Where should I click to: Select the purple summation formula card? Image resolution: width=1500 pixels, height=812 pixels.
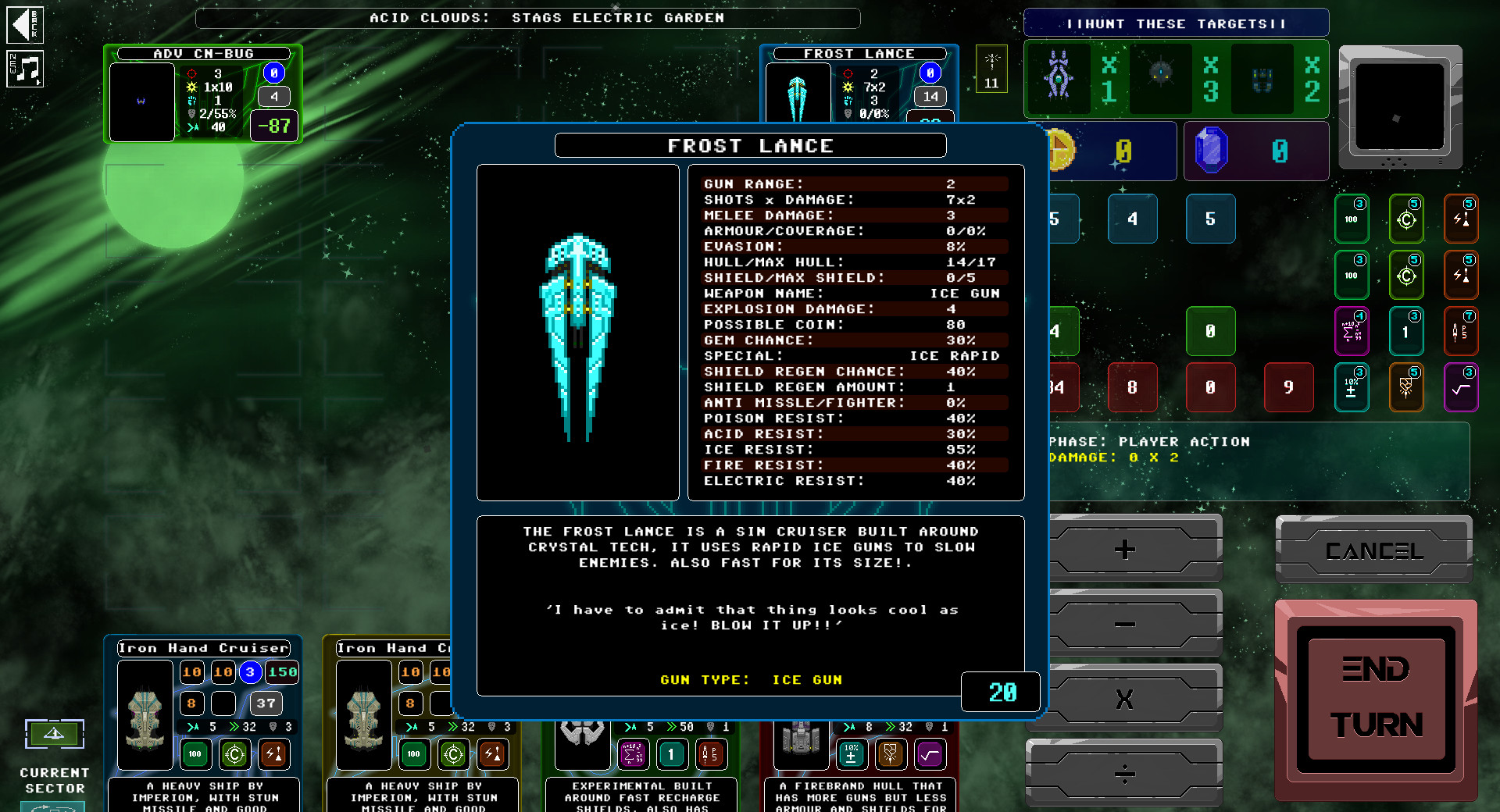1352,332
